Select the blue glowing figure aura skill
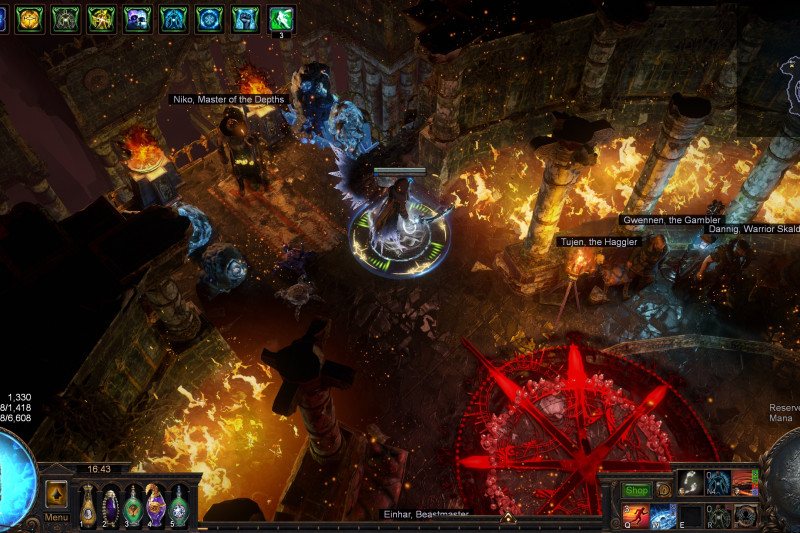Viewport: 800px width, 533px height. click(718, 482)
